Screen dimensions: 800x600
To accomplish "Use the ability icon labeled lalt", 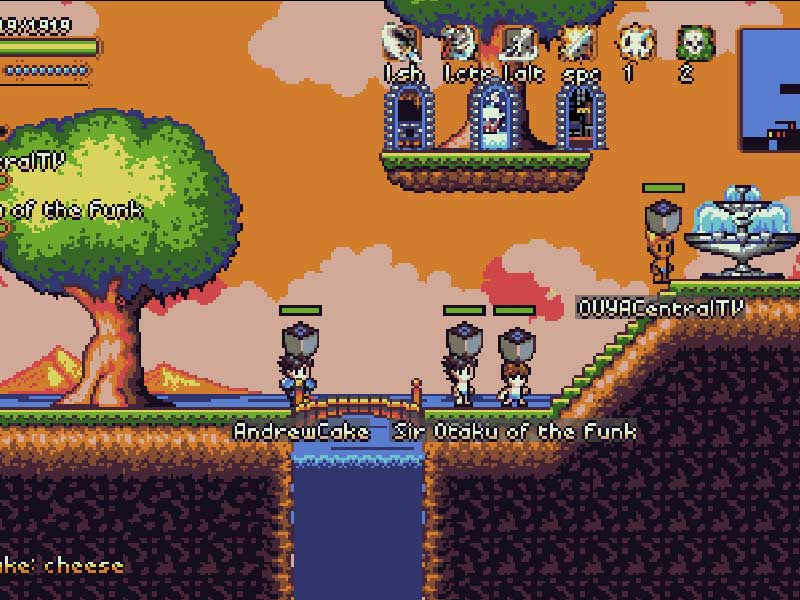I will 519,44.
